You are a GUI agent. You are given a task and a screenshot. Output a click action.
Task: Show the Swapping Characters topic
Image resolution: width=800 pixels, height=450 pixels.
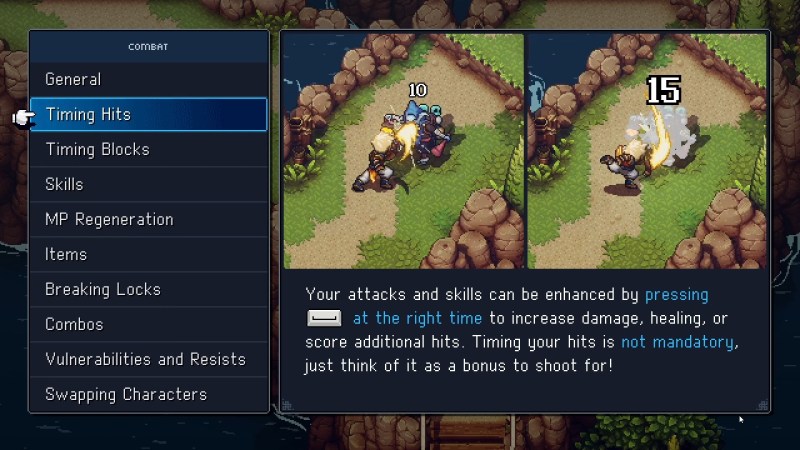(x=148, y=395)
